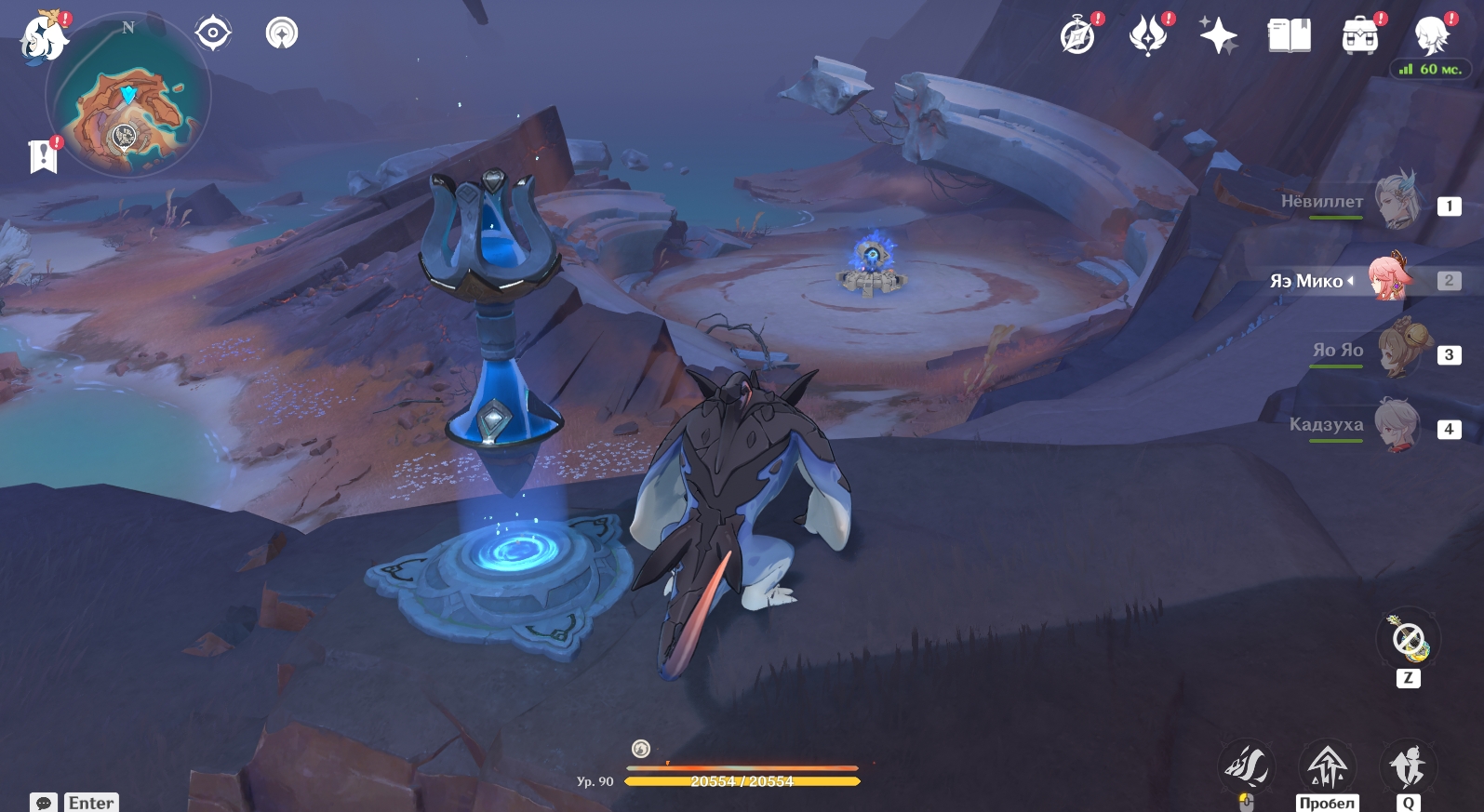
Task: Switch to party member Кадзуха
Action: (x=1396, y=426)
